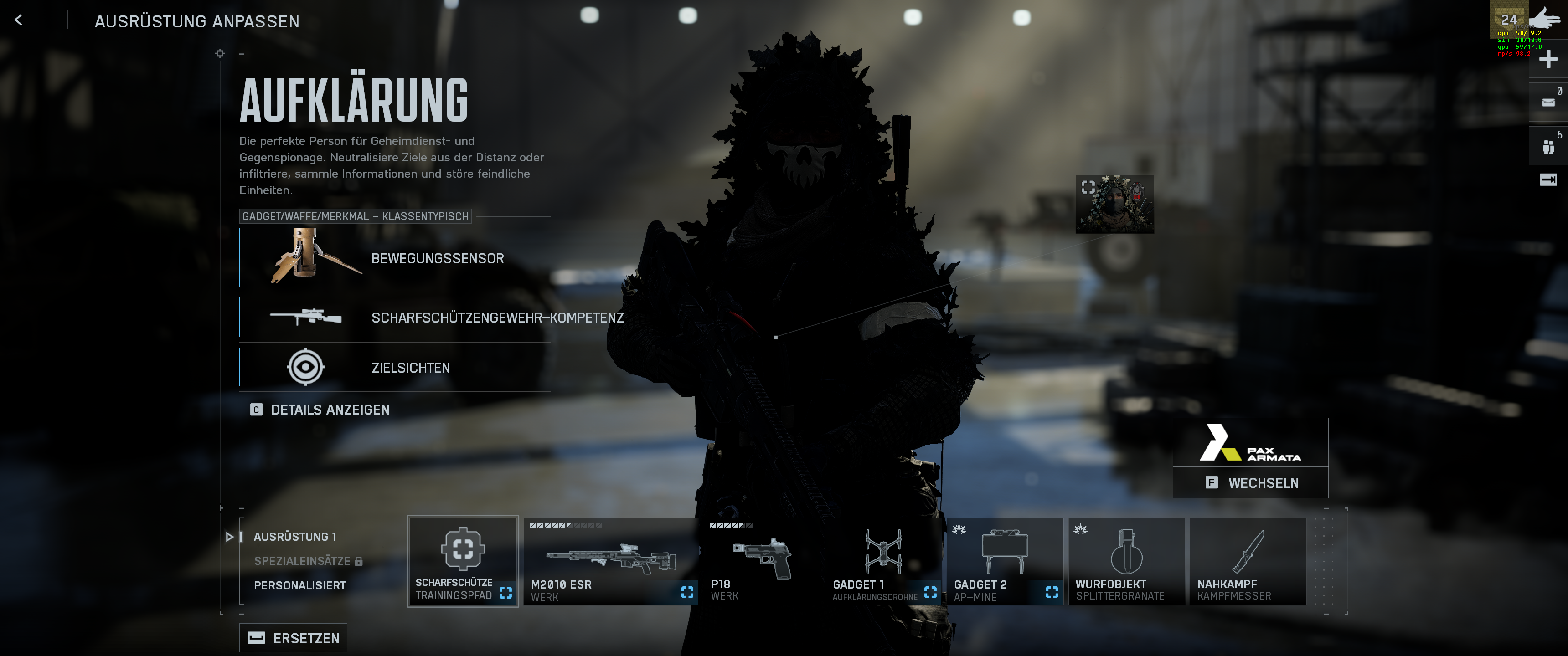
Task: Select the M2010 ESR primary weapon slot
Action: [610, 561]
